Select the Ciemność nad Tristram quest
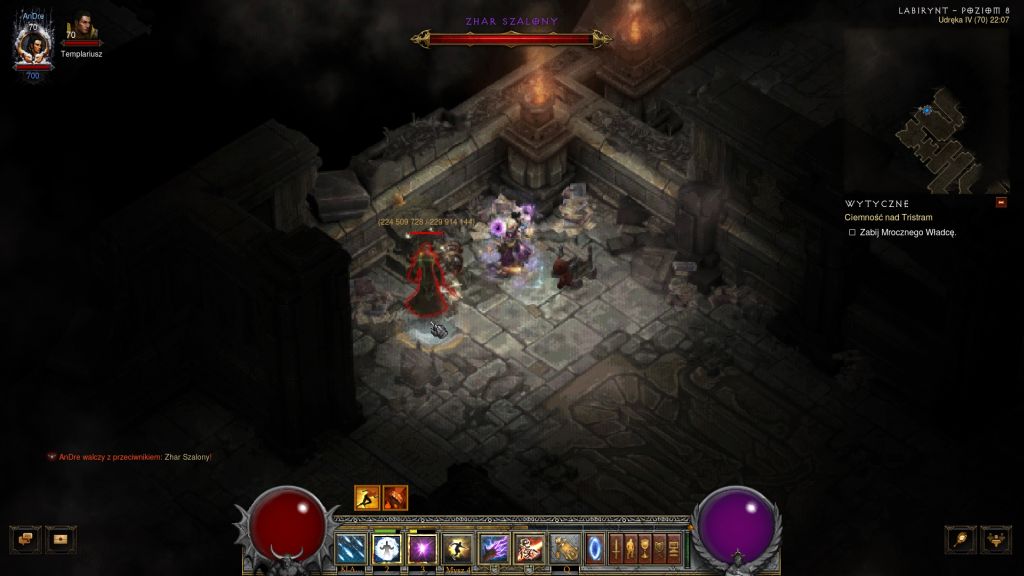Image resolution: width=1024 pixels, height=576 pixels. tap(888, 217)
